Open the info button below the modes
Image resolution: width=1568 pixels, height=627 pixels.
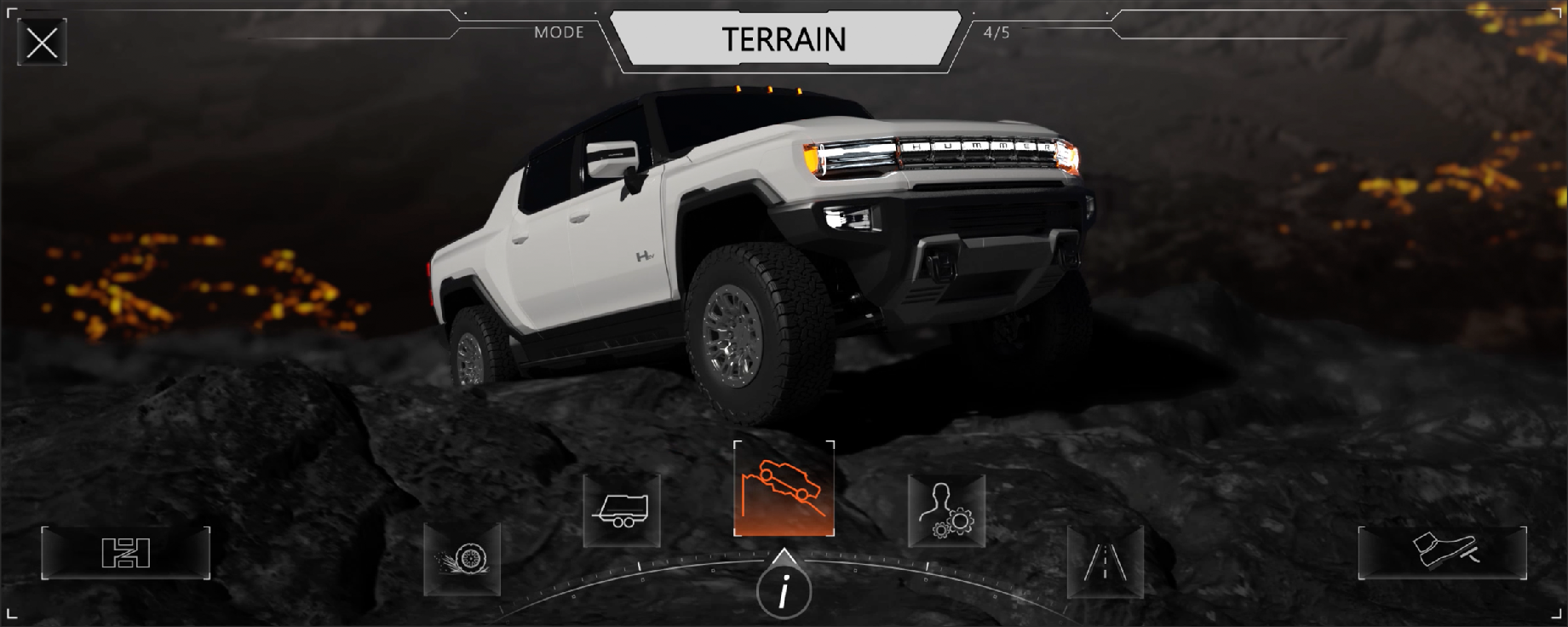[x=784, y=590]
